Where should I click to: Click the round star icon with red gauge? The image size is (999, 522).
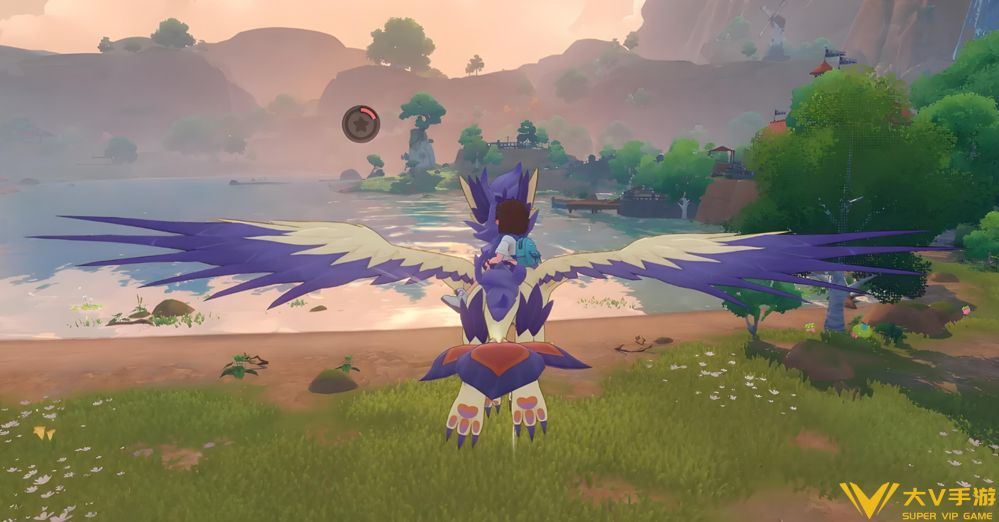click(360, 124)
